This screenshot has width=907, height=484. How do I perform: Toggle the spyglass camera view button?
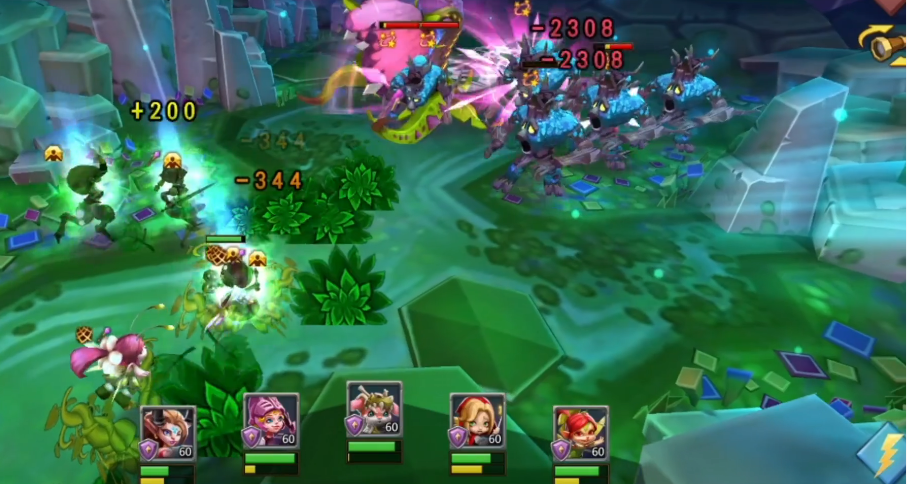pos(885,43)
